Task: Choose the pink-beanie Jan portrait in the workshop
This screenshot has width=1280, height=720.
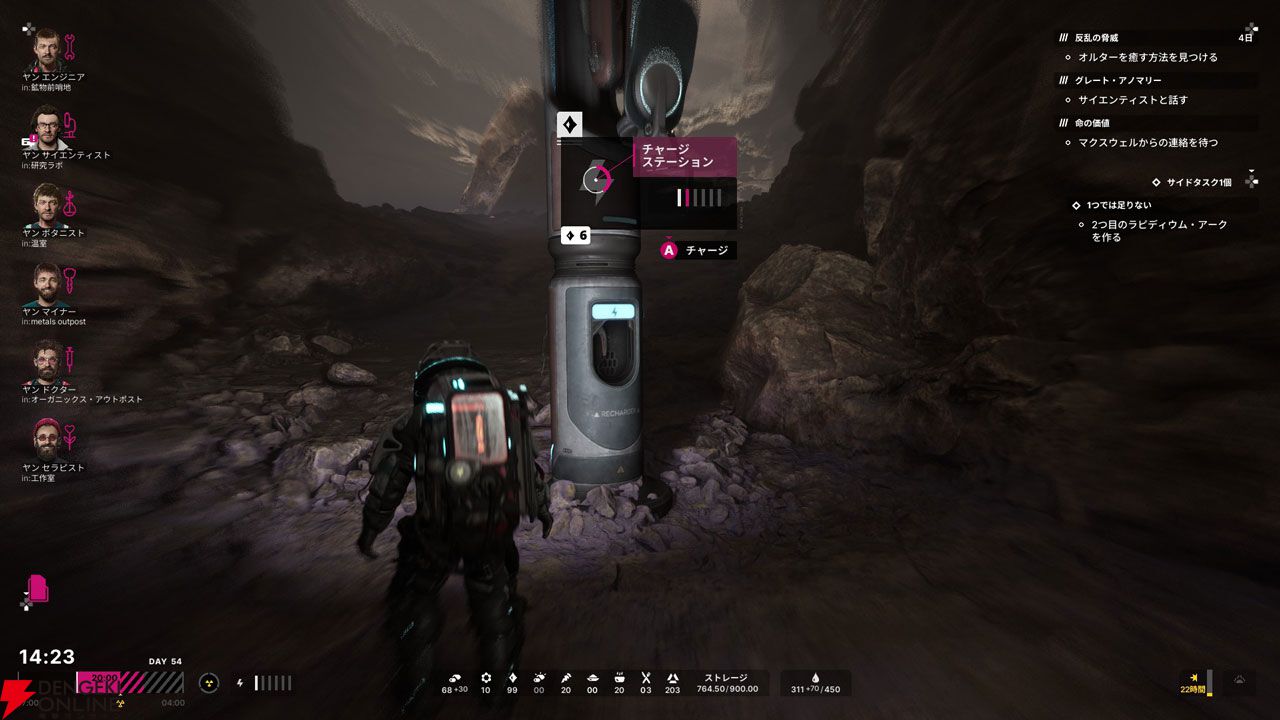Action: [46, 439]
